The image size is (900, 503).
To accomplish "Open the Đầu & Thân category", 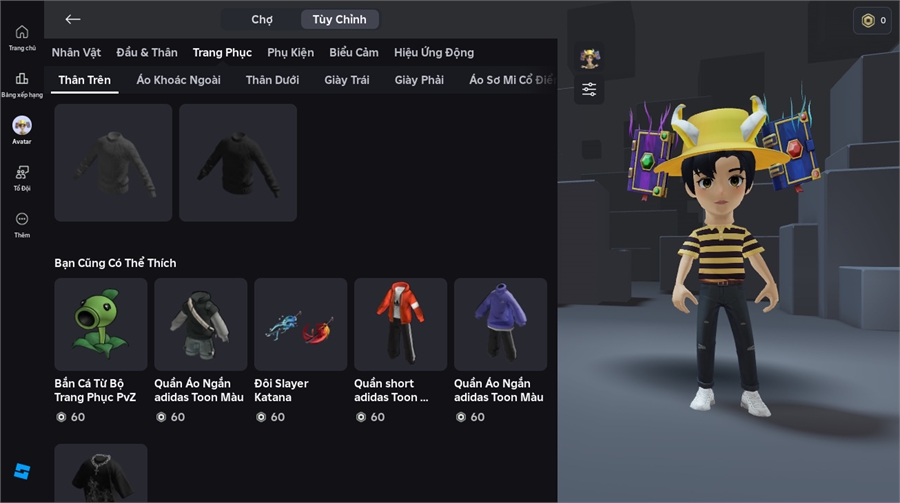I will point(147,52).
